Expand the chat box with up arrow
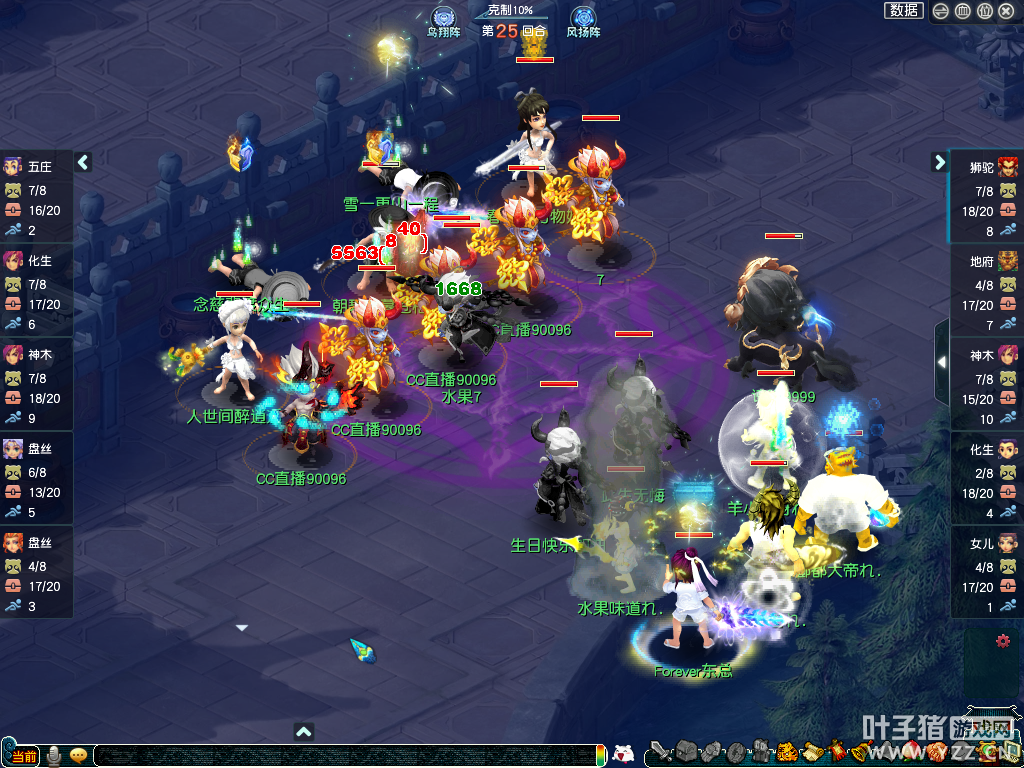 pyautogui.click(x=305, y=731)
